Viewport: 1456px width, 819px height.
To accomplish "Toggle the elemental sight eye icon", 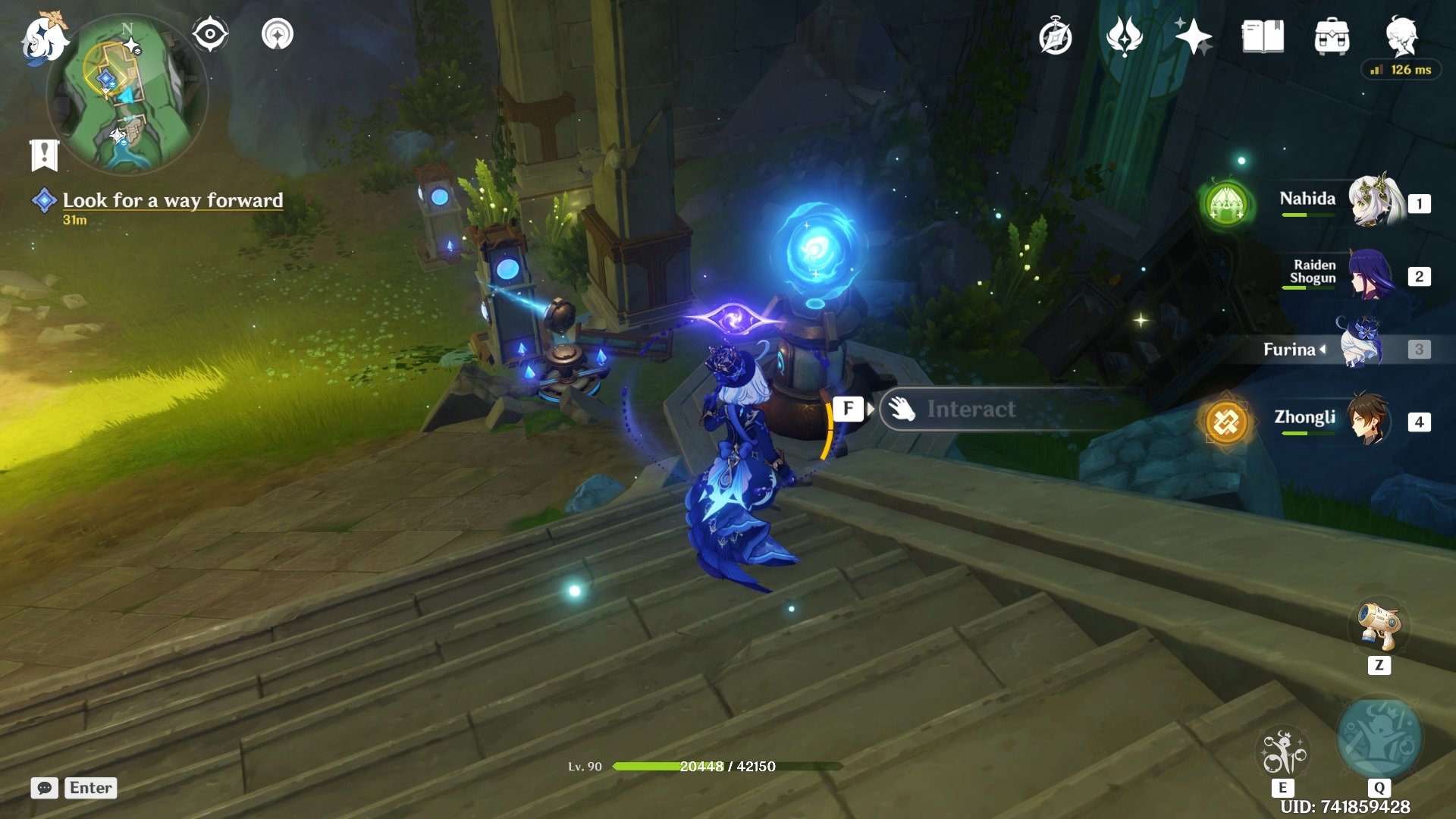I will (x=210, y=34).
